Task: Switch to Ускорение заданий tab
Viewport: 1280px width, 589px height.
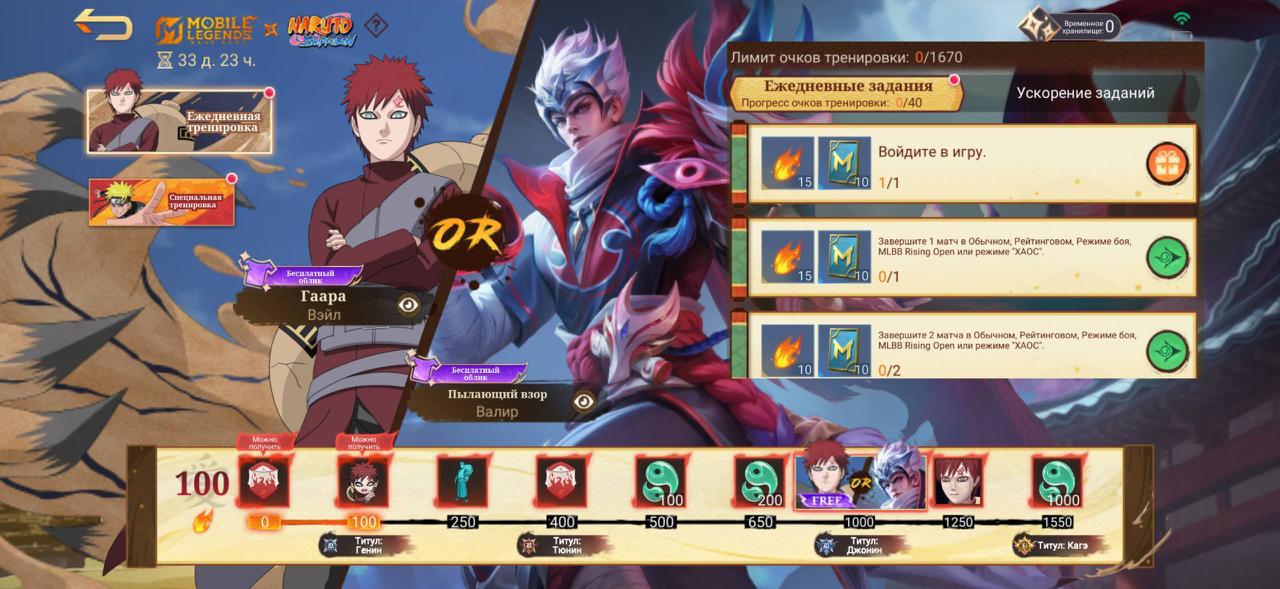Action: pyautogui.click(x=1085, y=93)
